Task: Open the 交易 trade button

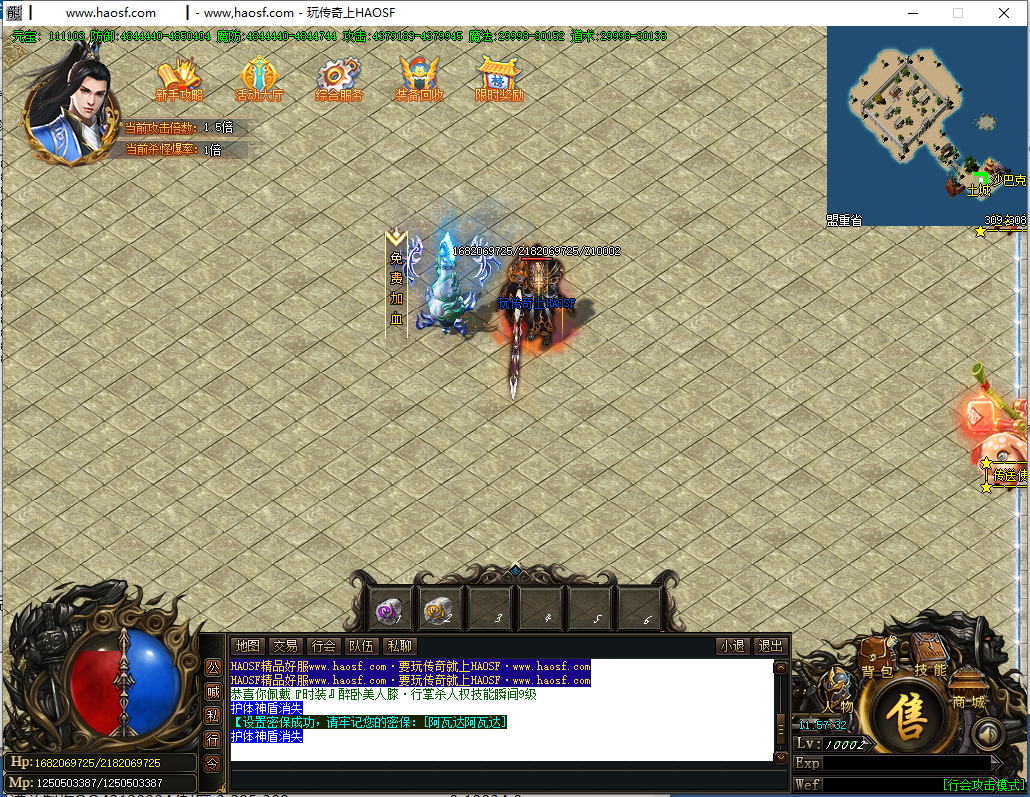Action: point(286,646)
